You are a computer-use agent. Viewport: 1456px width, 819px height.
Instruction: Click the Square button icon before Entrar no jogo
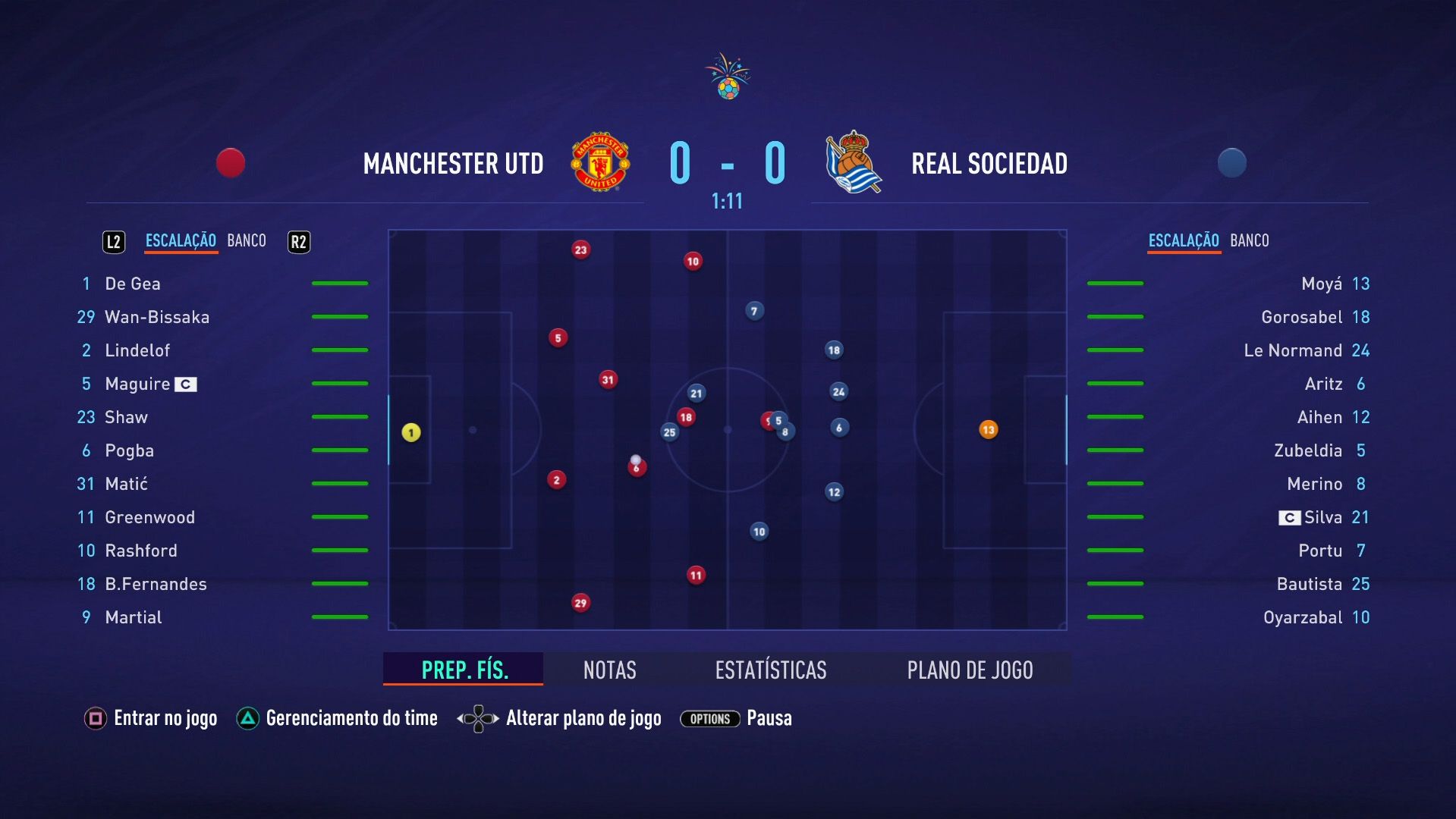point(94,717)
